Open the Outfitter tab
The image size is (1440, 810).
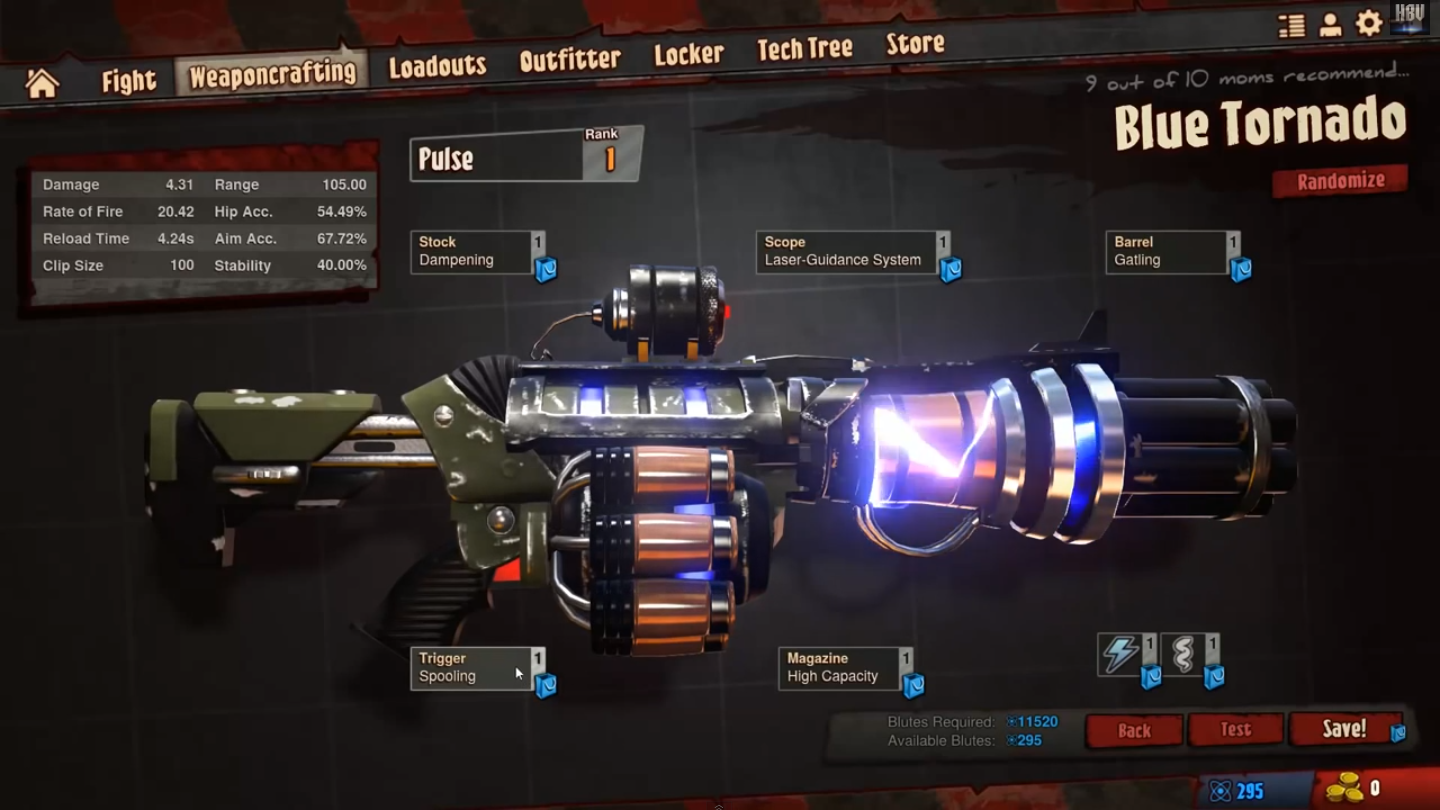[x=570, y=60]
